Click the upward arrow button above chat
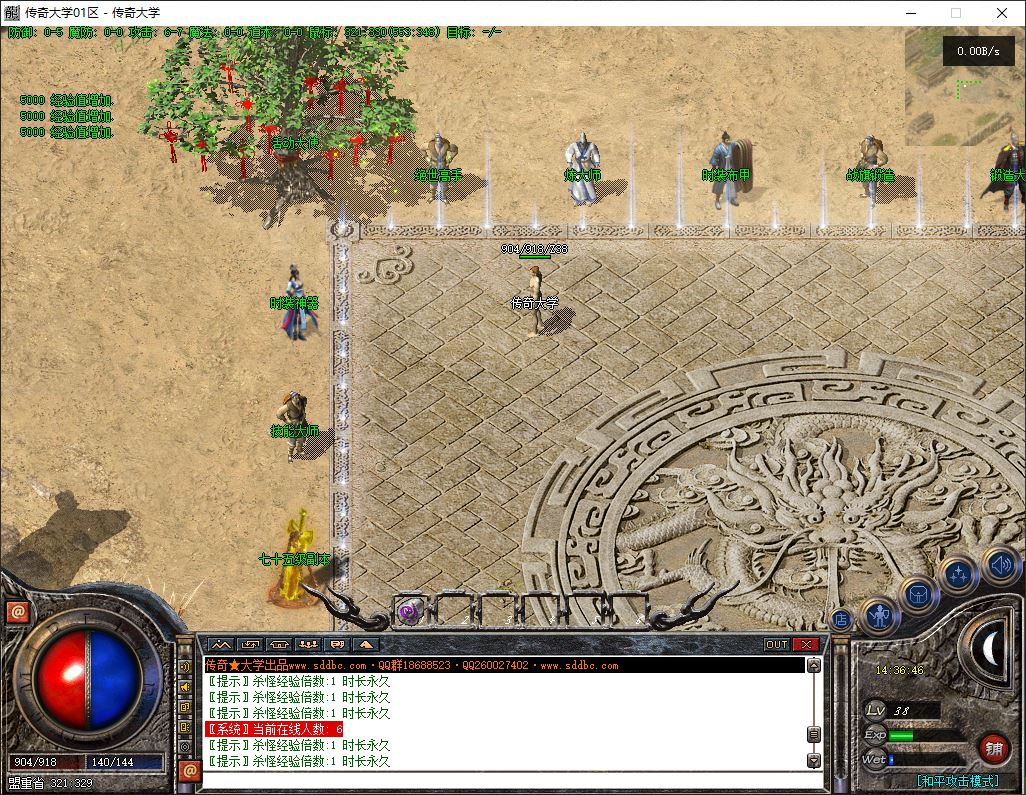1026x795 pixels. pyautogui.click(x=366, y=644)
